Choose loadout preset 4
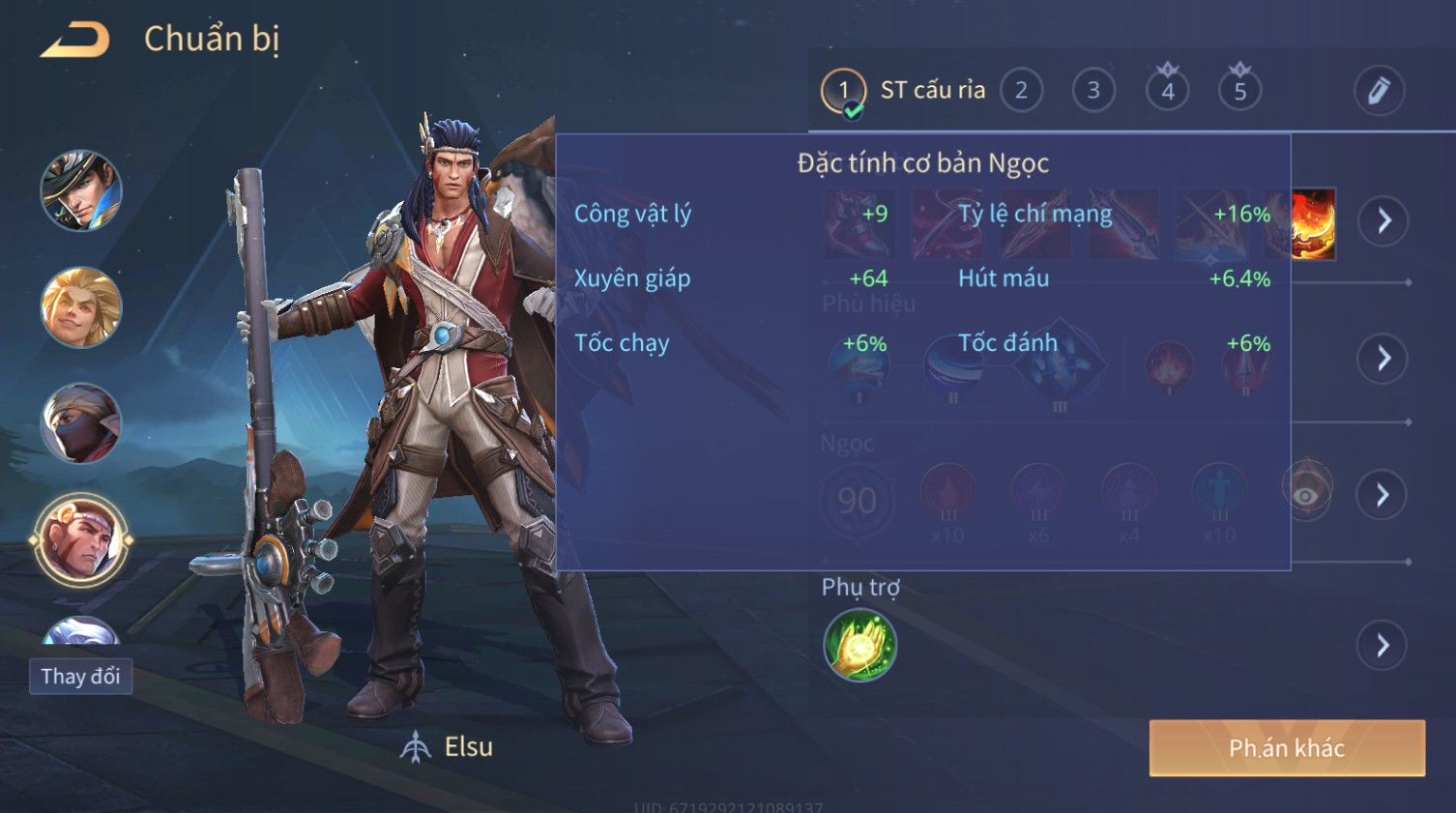 (1167, 91)
